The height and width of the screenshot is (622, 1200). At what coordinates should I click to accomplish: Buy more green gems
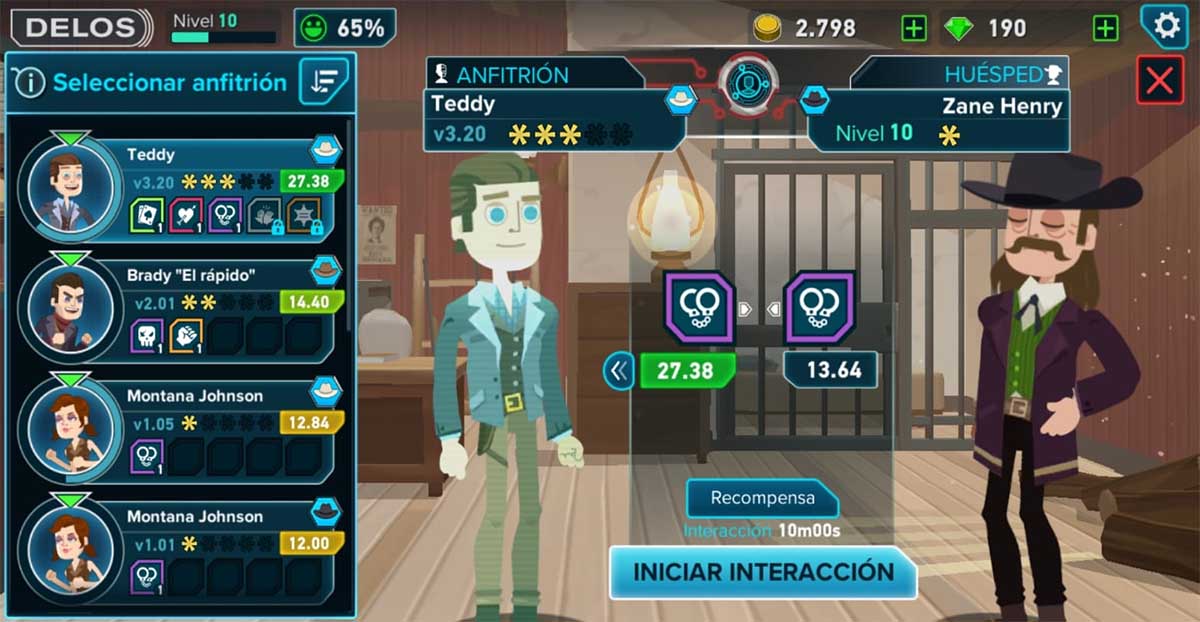coord(1105,29)
